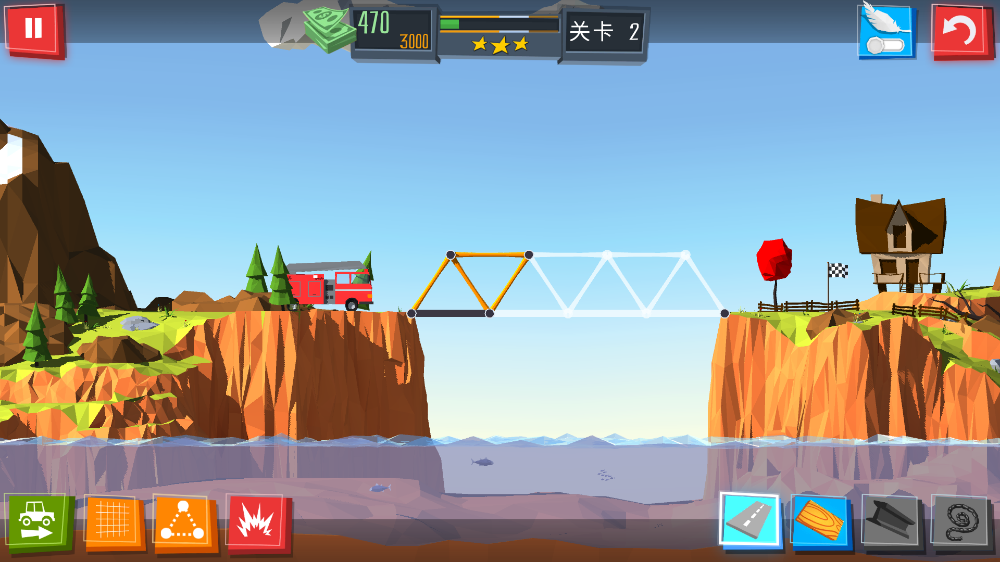Start the vehicle test run
Image resolution: width=1000 pixels, height=562 pixels.
37,521
